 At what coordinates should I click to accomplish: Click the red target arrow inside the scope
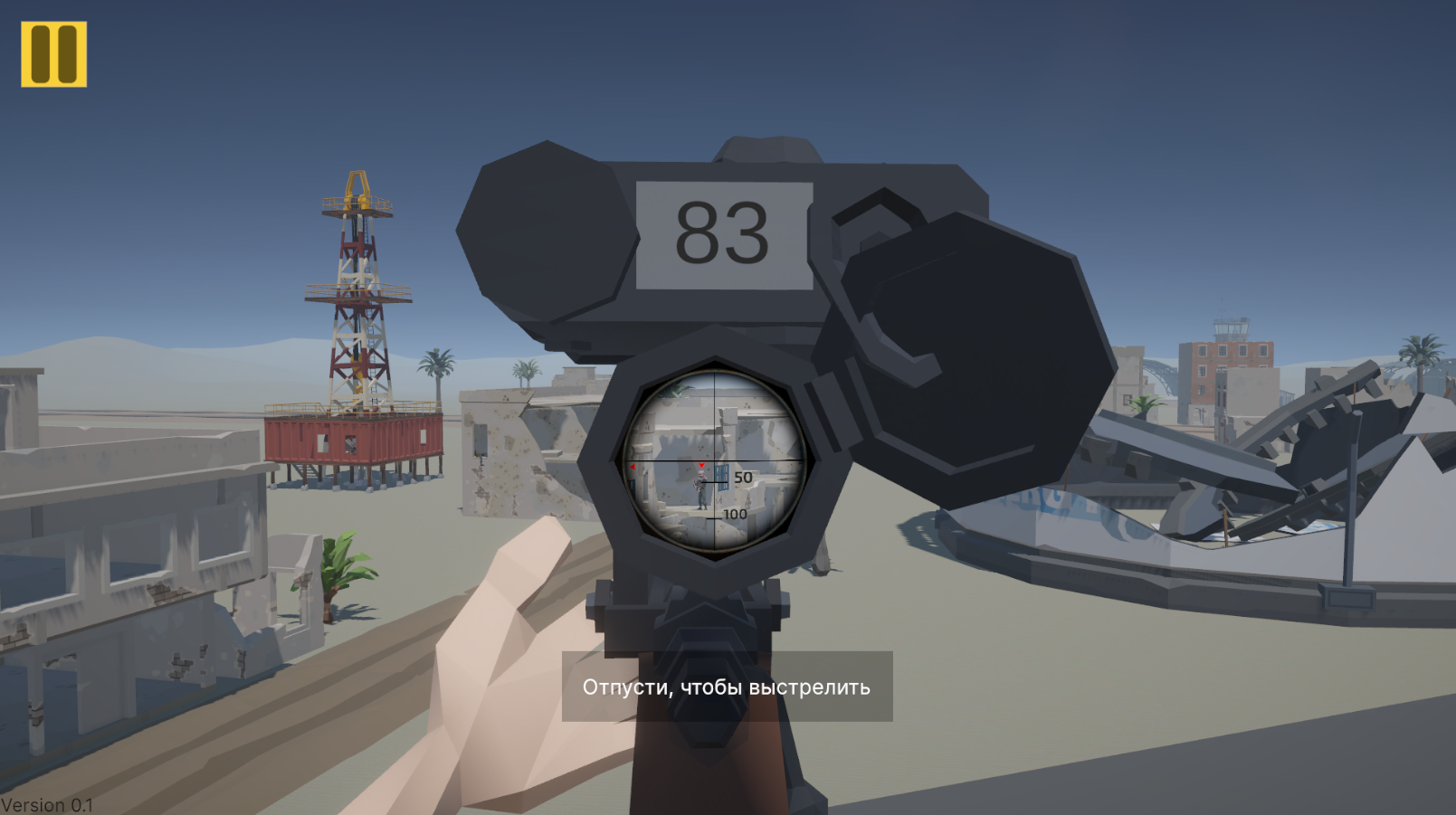click(701, 465)
